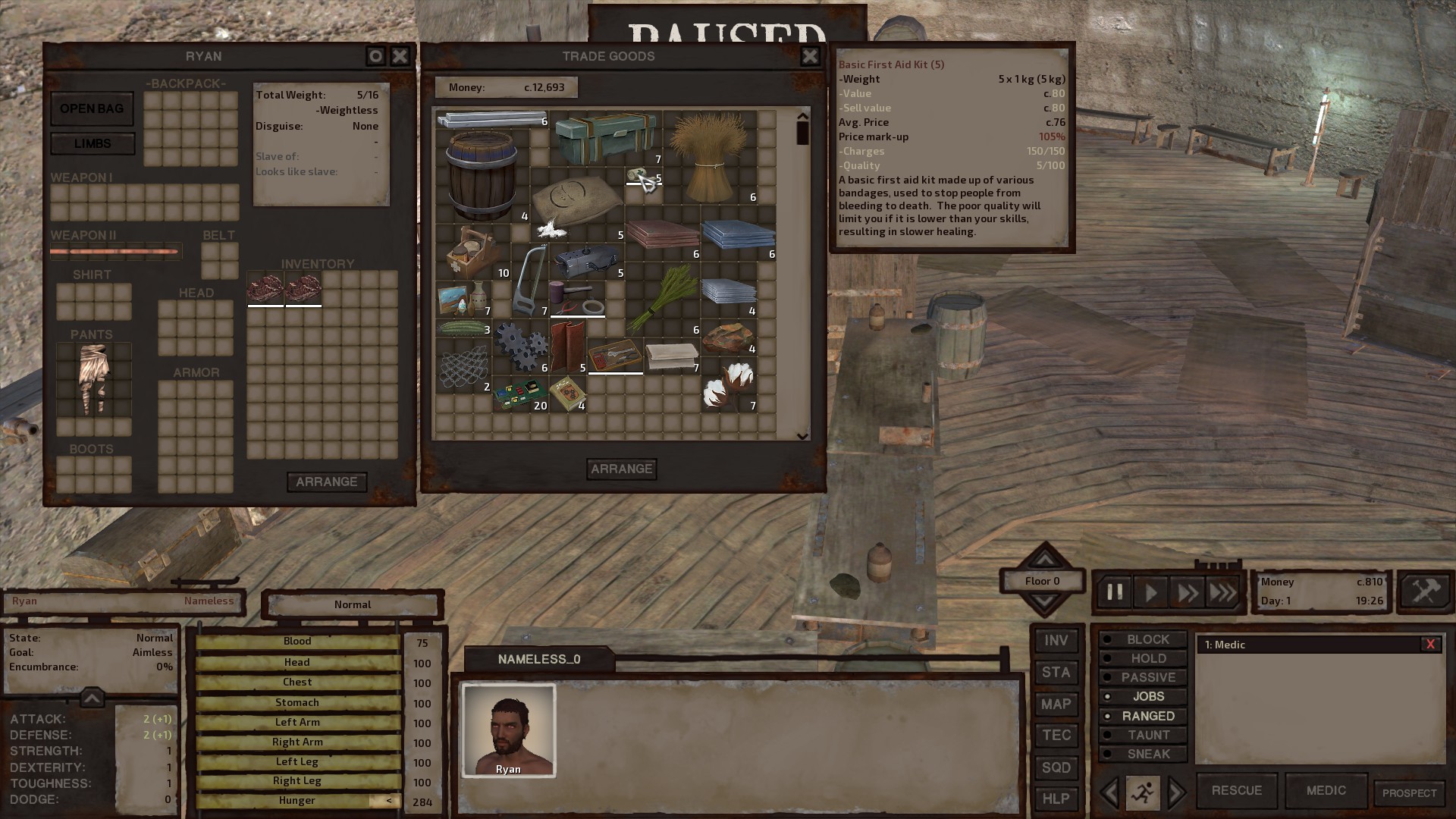
Task: Open the Floor 0 level selector arrow
Action: [x=1043, y=560]
